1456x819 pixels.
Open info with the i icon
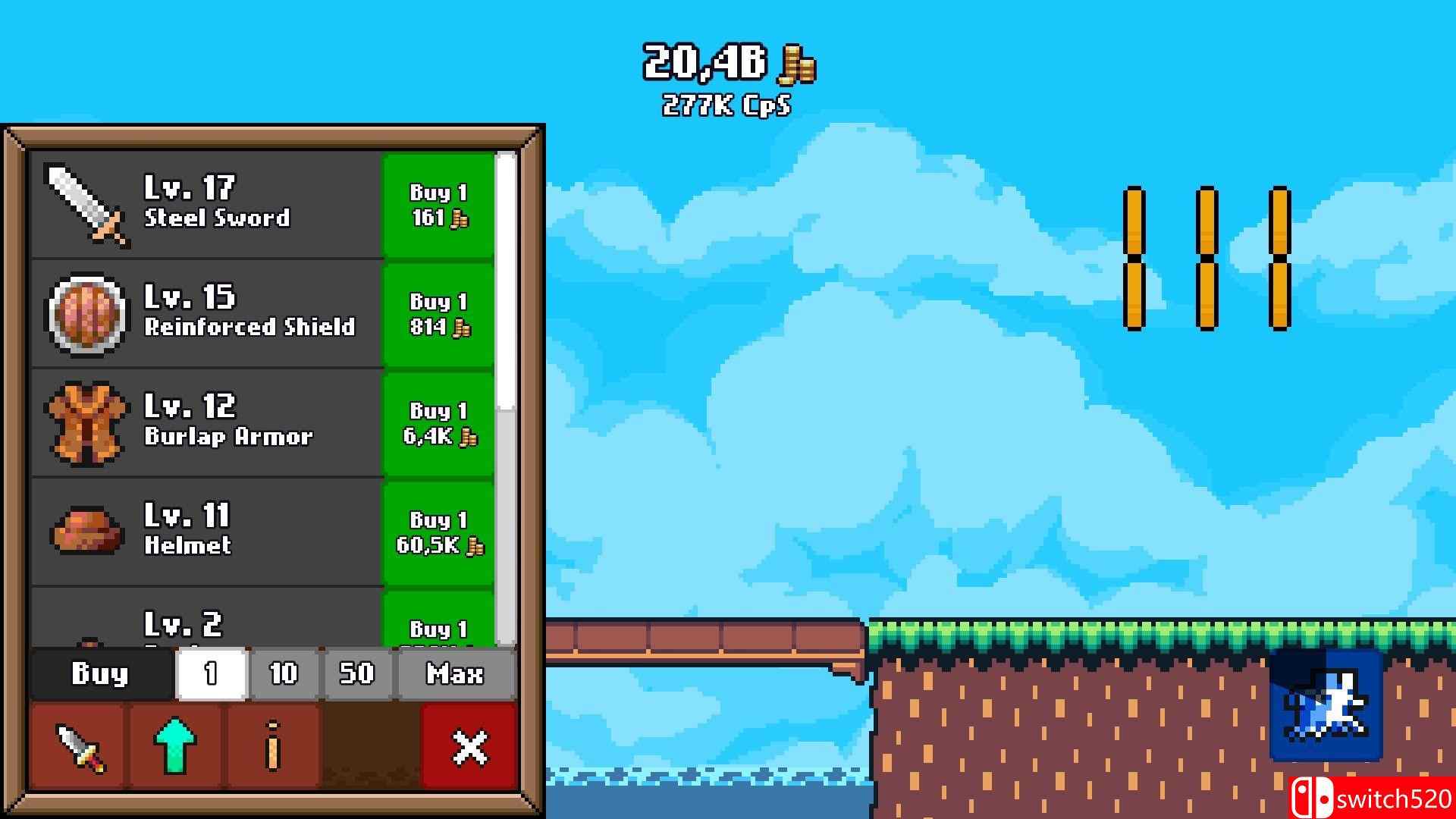[273, 745]
